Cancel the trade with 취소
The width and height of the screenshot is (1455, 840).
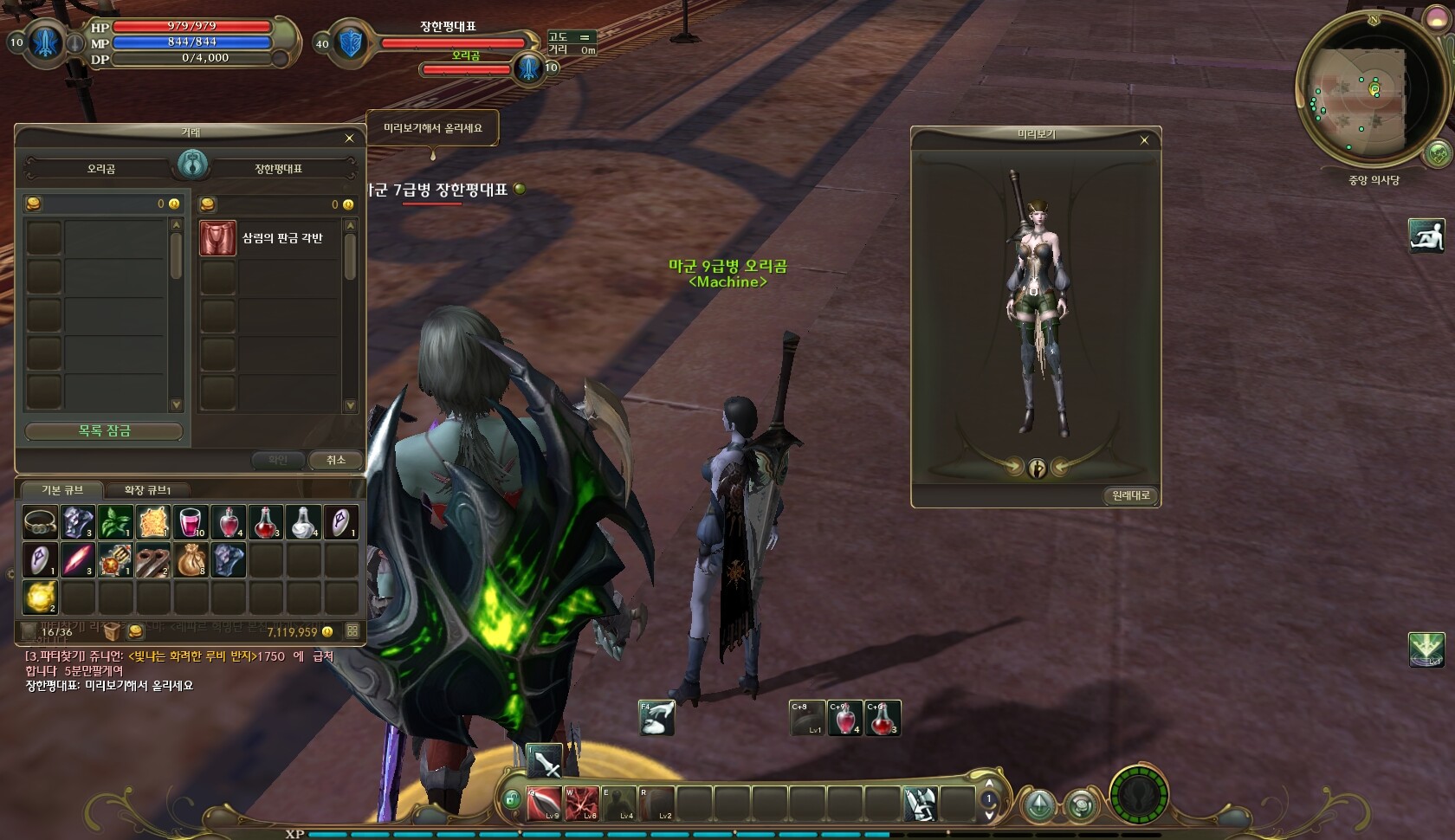336,460
